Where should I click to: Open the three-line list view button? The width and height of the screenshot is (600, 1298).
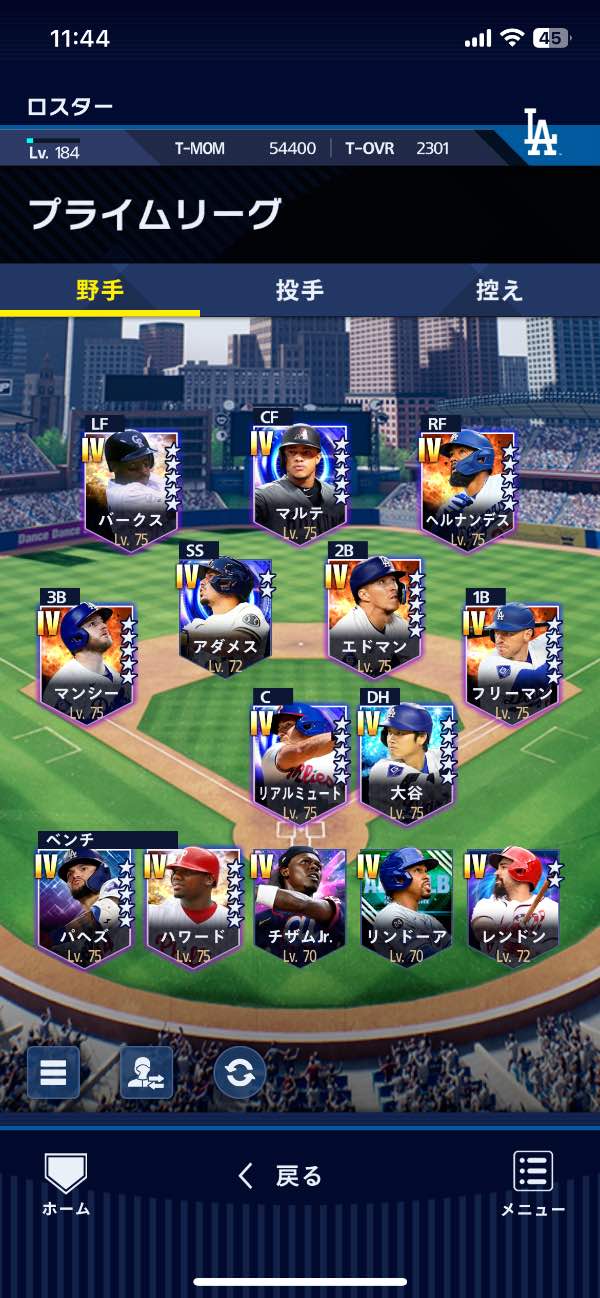point(53,1072)
